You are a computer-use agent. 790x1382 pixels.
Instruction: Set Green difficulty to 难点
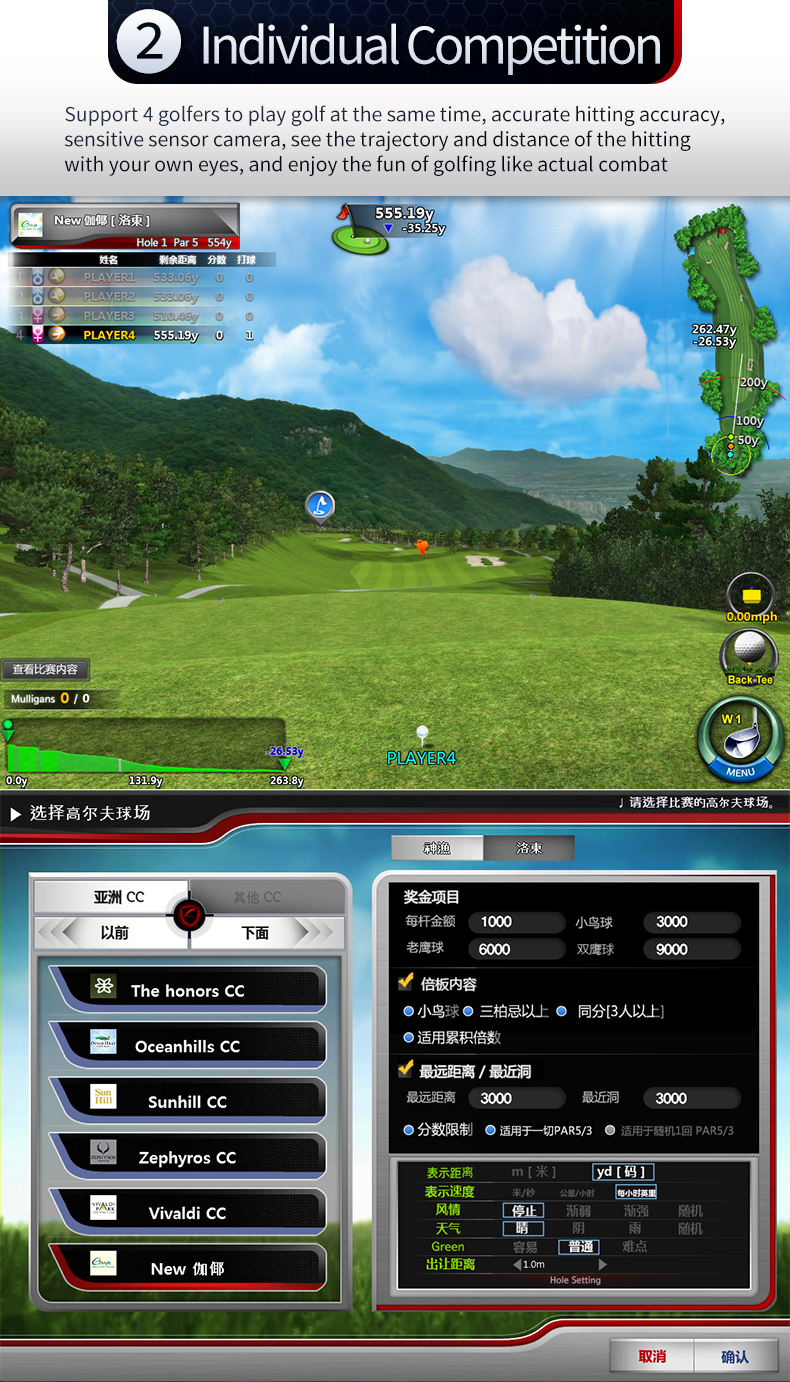point(635,1246)
